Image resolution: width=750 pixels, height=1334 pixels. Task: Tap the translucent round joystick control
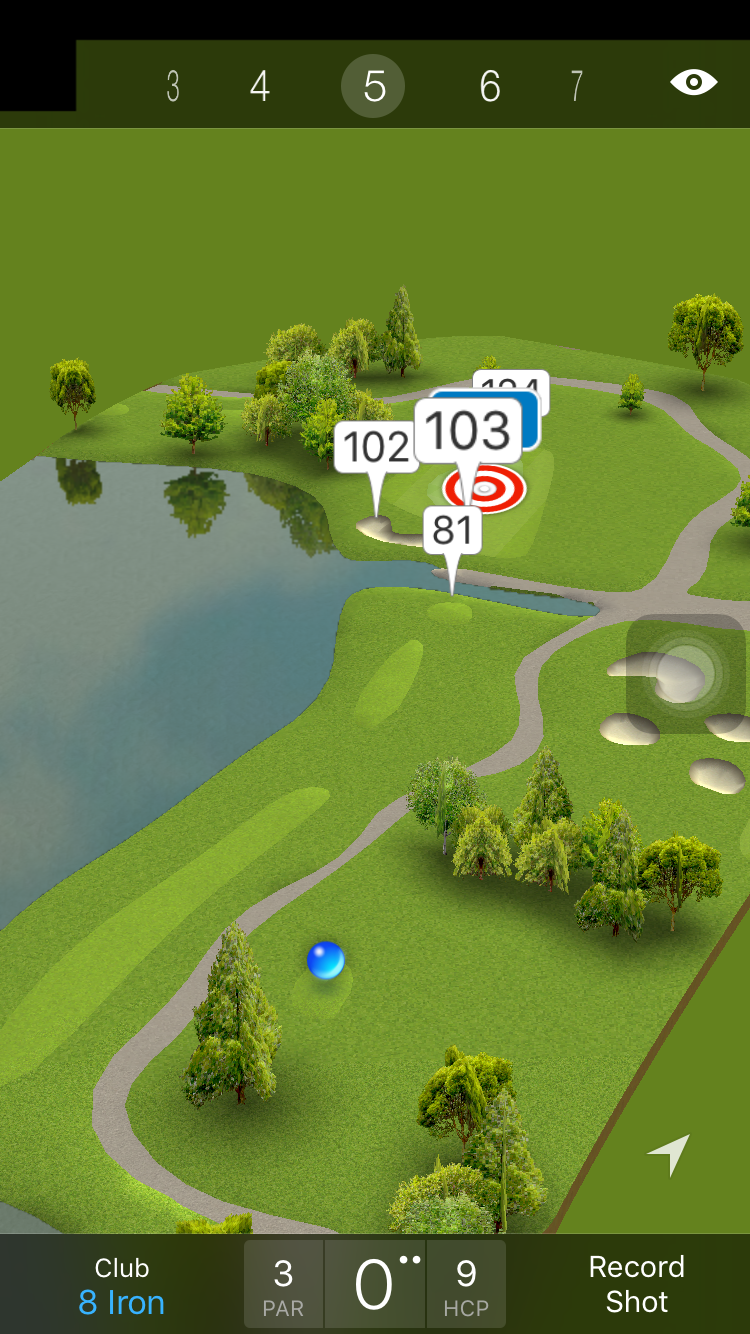(x=686, y=671)
